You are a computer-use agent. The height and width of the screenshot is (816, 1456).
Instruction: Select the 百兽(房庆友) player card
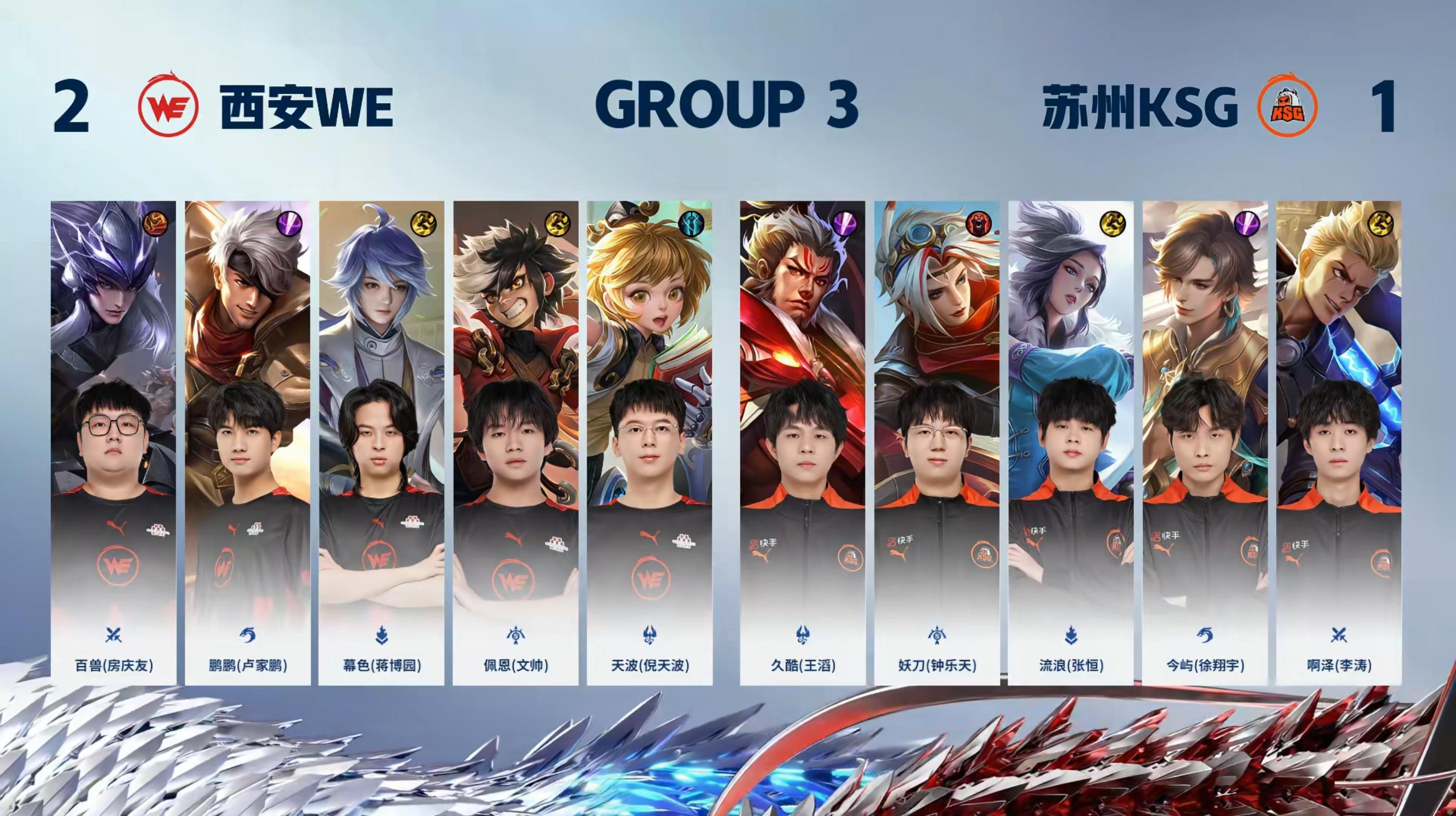[113, 443]
